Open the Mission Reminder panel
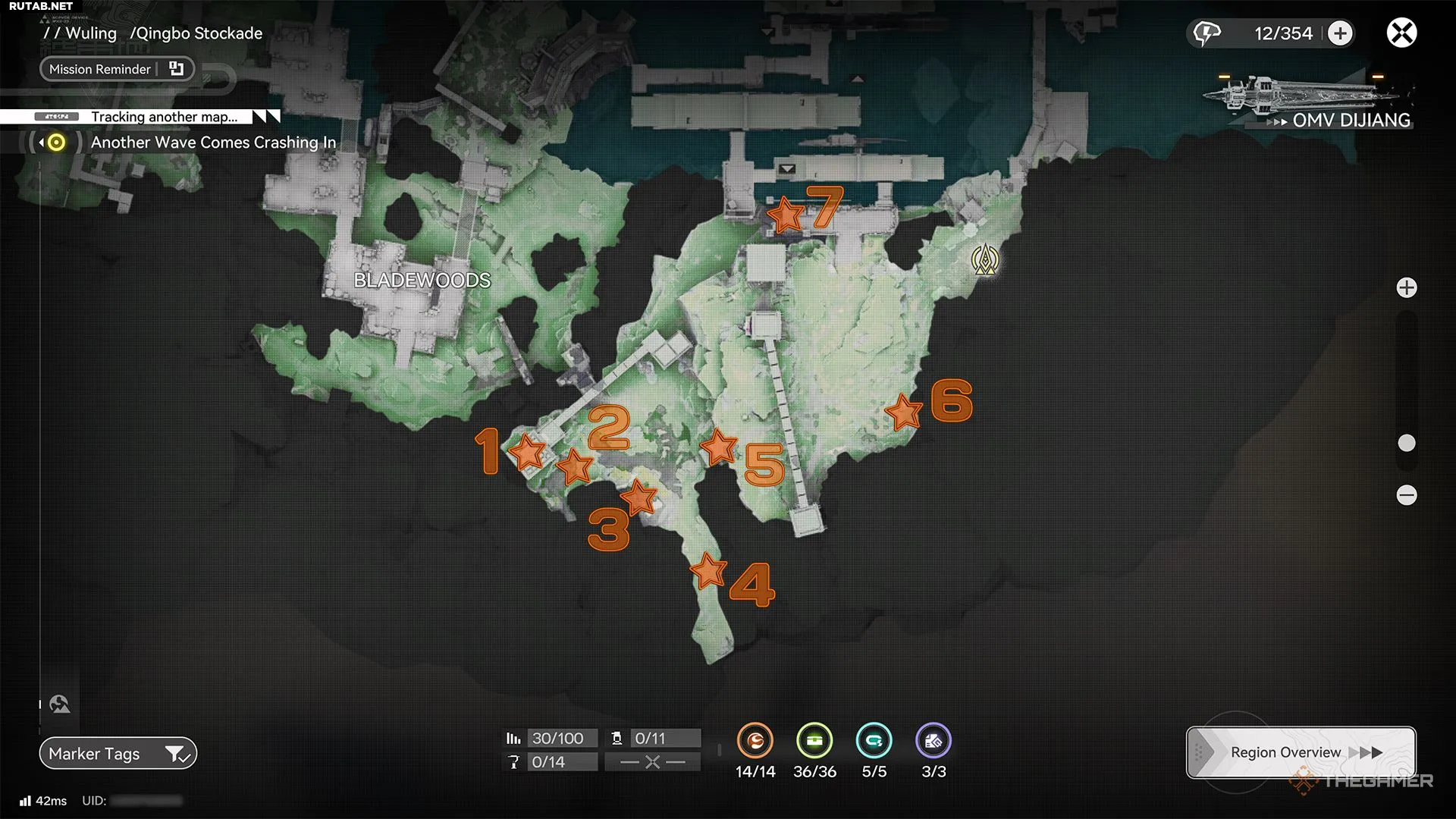The height and width of the screenshot is (819, 1456). click(117, 69)
